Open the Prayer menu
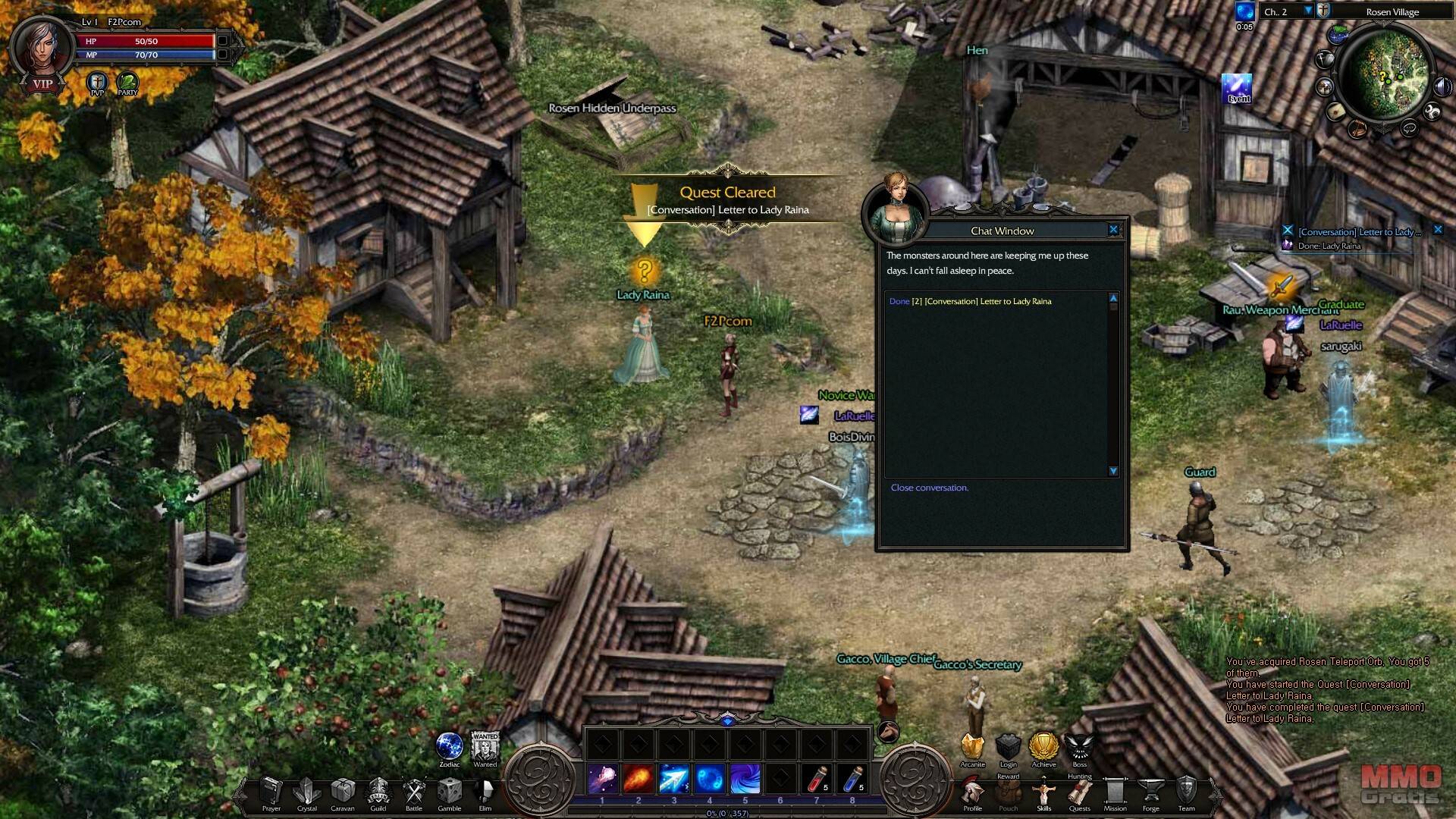Viewport: 1456px width, 819px height. tap(271, 792)
